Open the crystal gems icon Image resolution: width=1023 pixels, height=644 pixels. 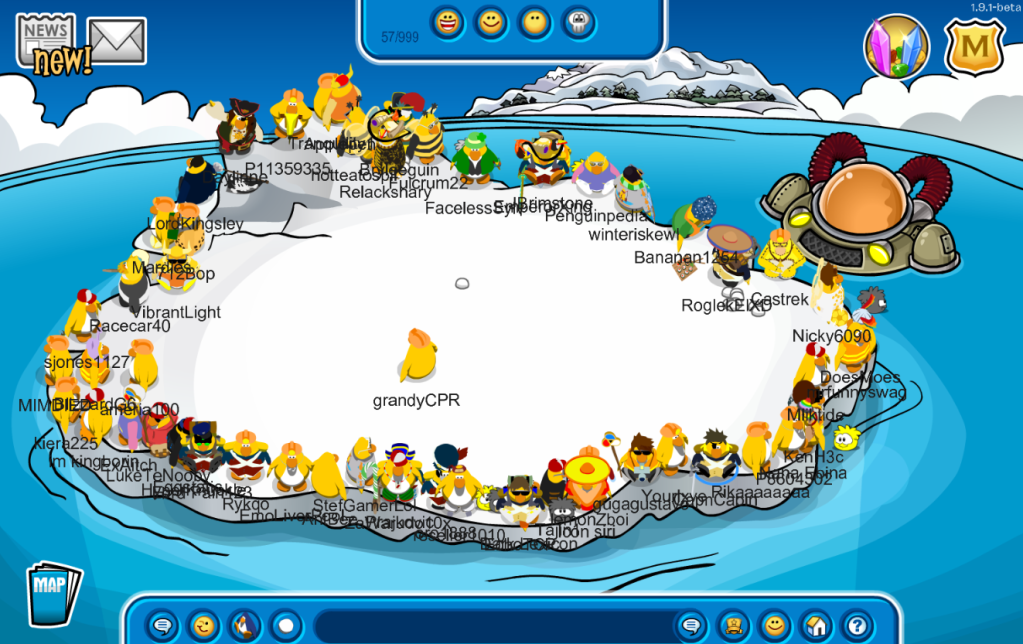pos(896,46)
